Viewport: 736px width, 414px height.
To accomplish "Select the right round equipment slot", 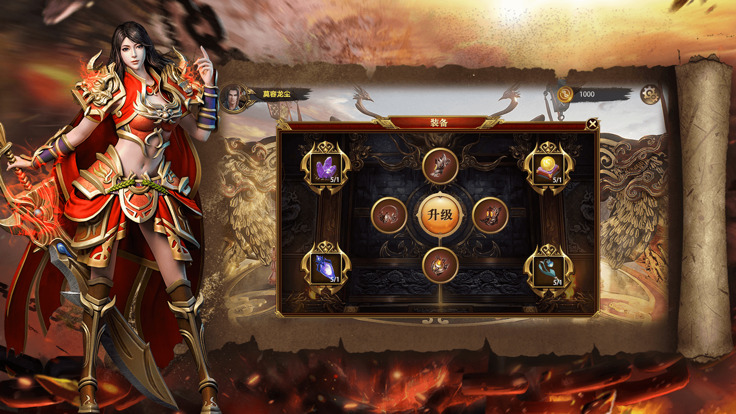I will point(489,215).
